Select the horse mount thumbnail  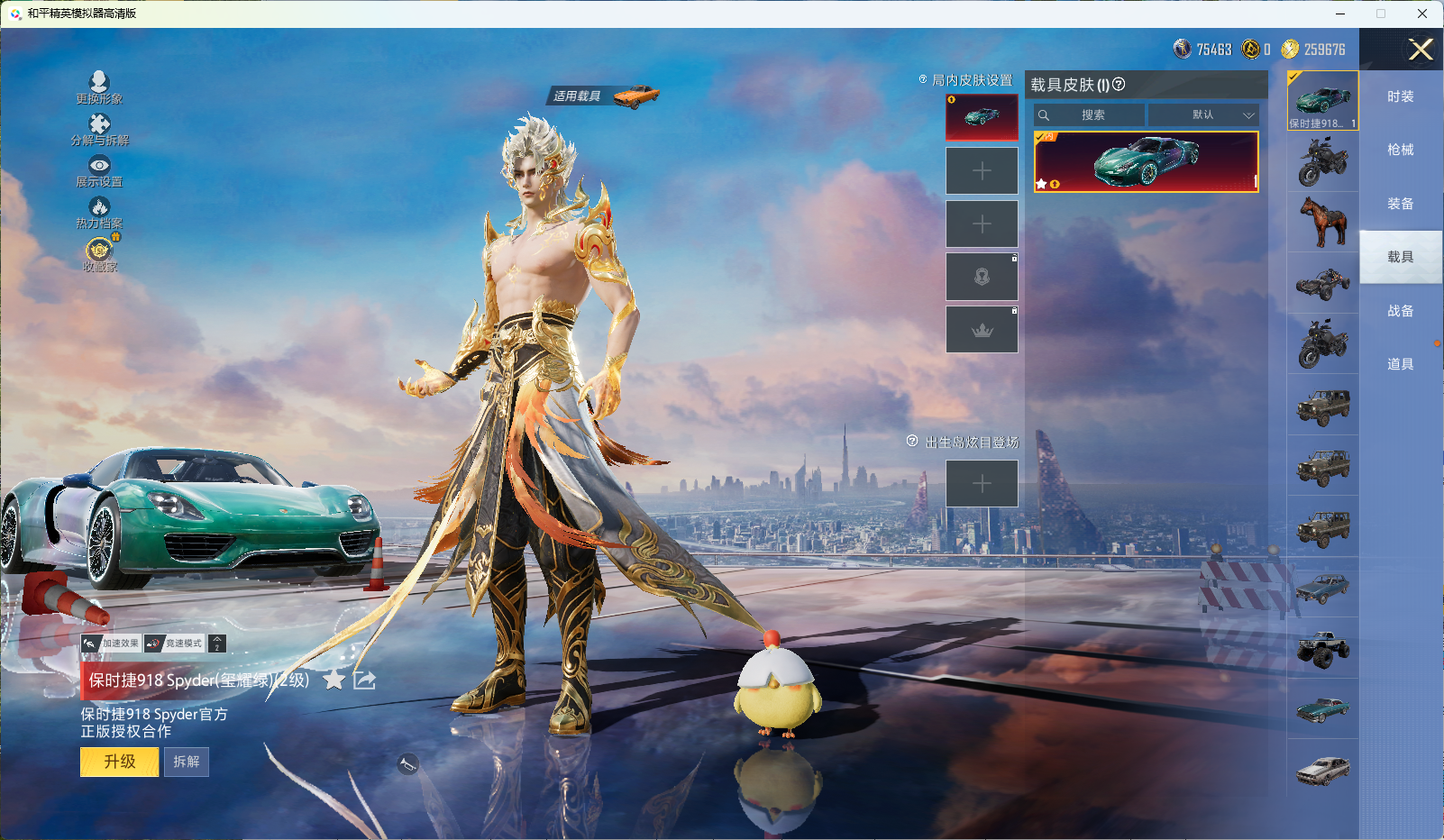coord(1322,222)
